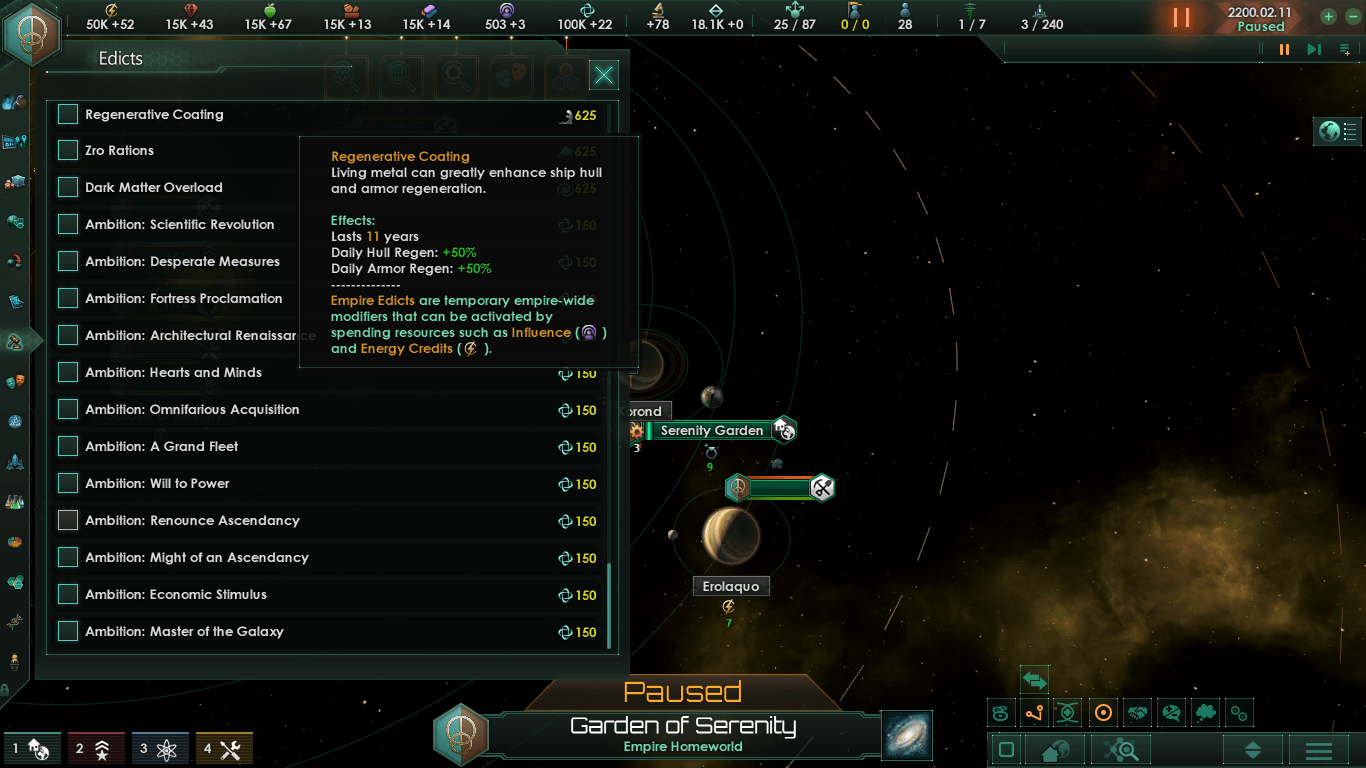This screenshot has width=1366, height=768.
Task: Close the Edicts panel
Action: (604, 75)
